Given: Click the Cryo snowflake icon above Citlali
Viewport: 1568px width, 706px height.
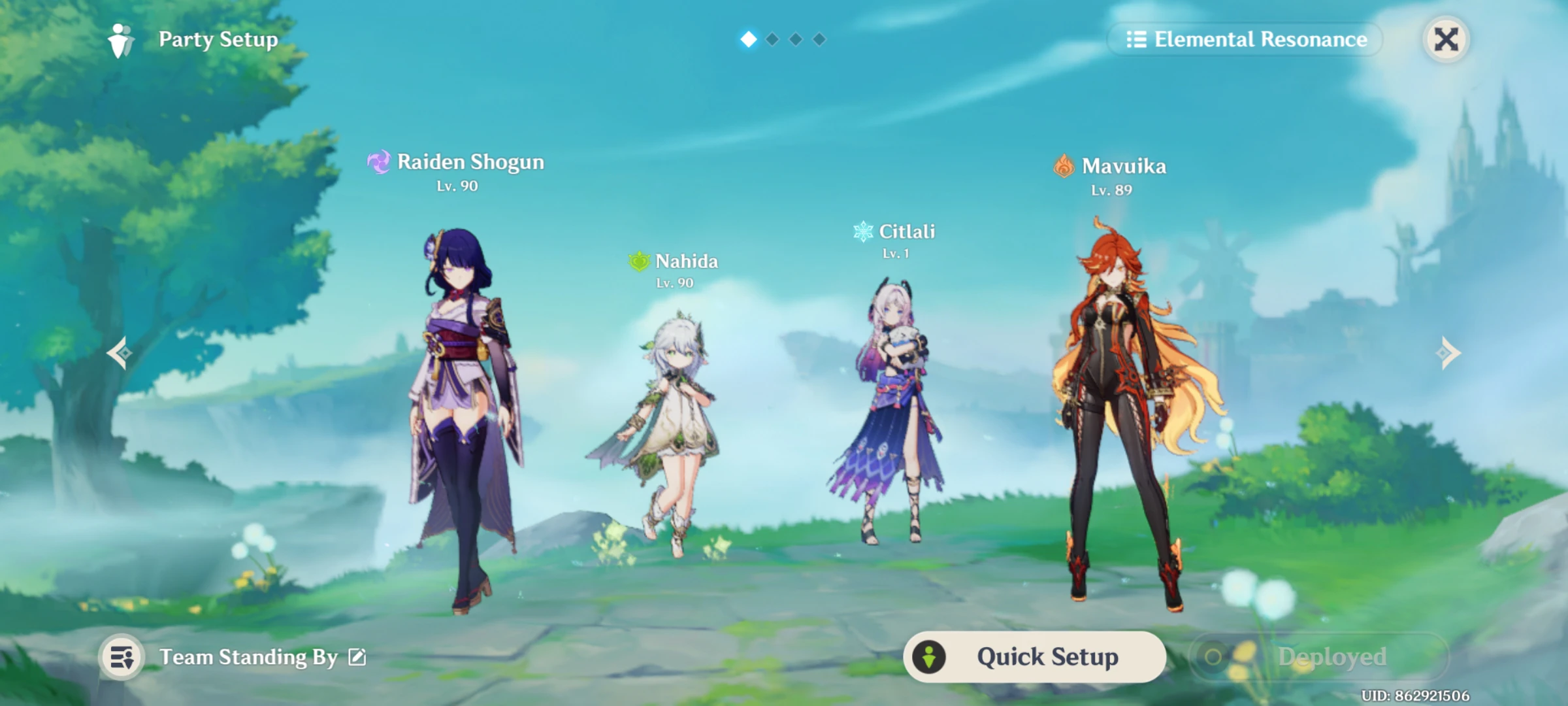Looking at the screenshot, I should 862,230.
